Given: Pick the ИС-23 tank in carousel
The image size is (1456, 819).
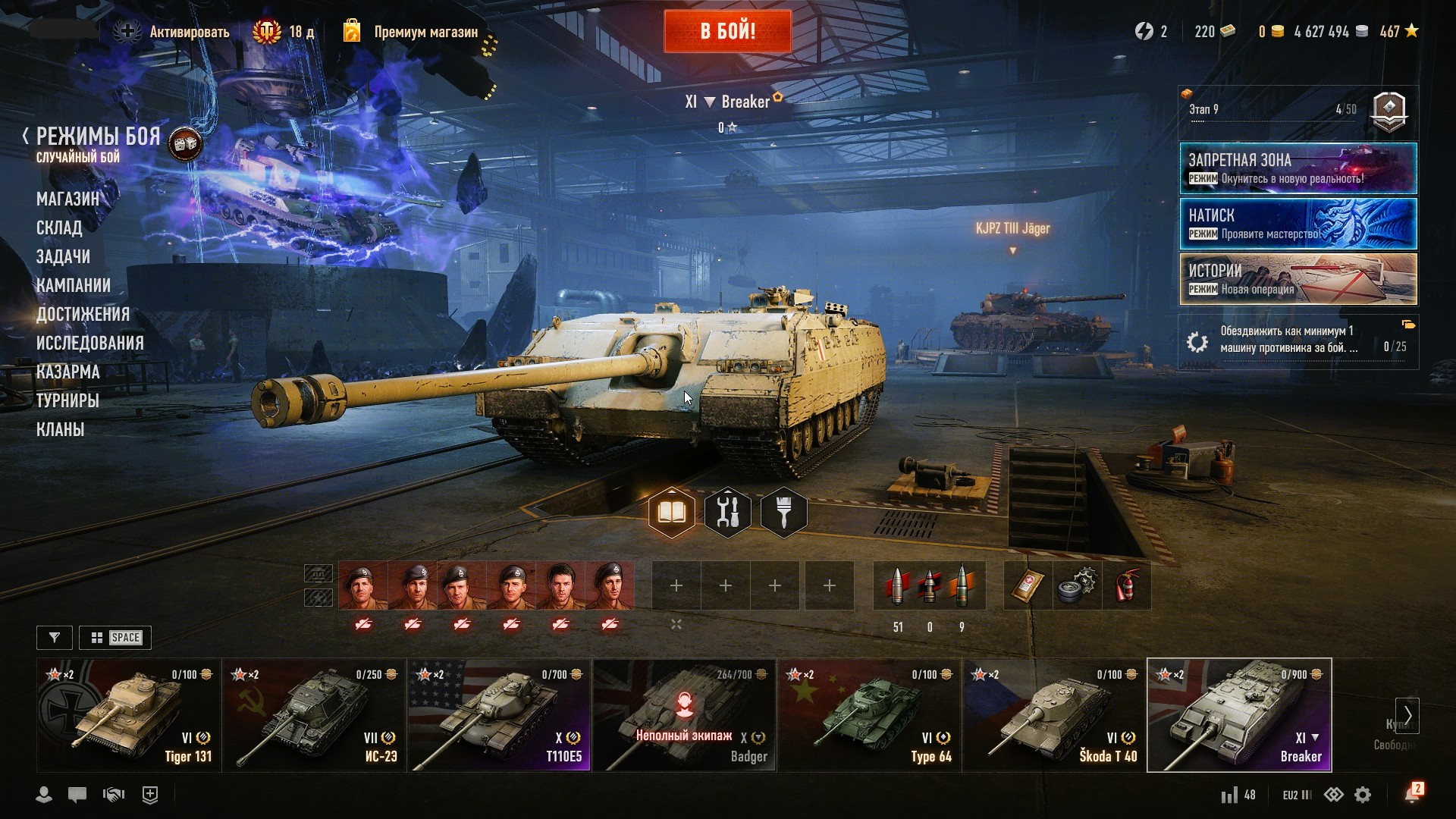Looking at the screenshot, I should click(x=314, y=715).
